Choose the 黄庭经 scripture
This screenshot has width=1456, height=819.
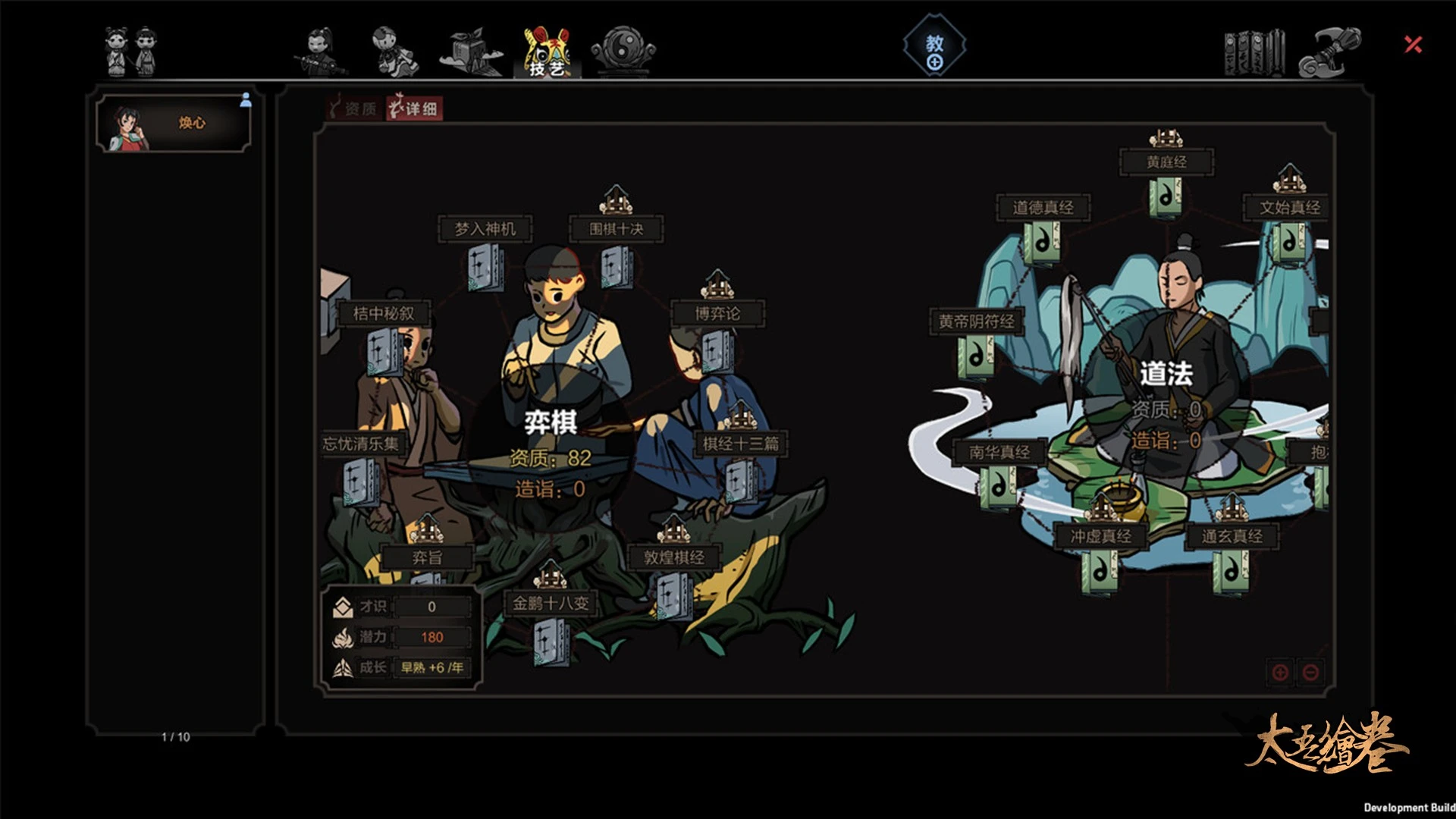pos(1166,197)
